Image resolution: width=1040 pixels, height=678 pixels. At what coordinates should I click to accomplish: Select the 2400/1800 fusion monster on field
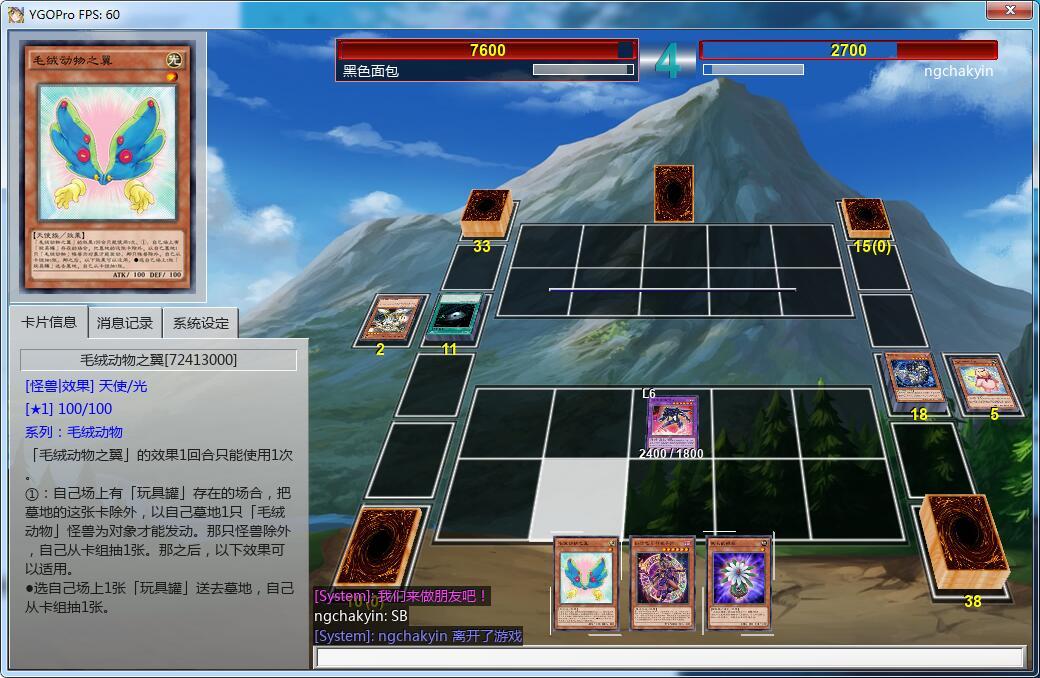pos(670,422)
